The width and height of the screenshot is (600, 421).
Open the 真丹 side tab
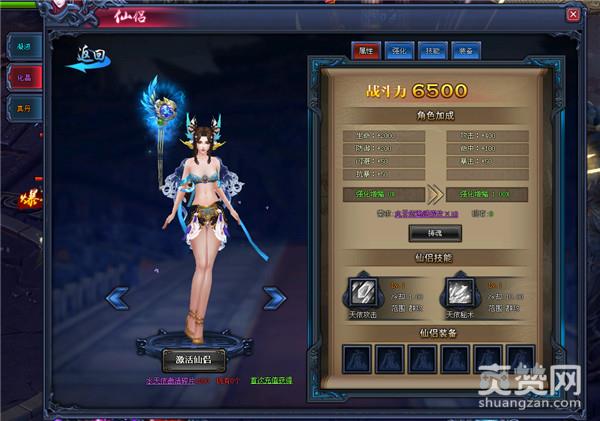point(22,109)
